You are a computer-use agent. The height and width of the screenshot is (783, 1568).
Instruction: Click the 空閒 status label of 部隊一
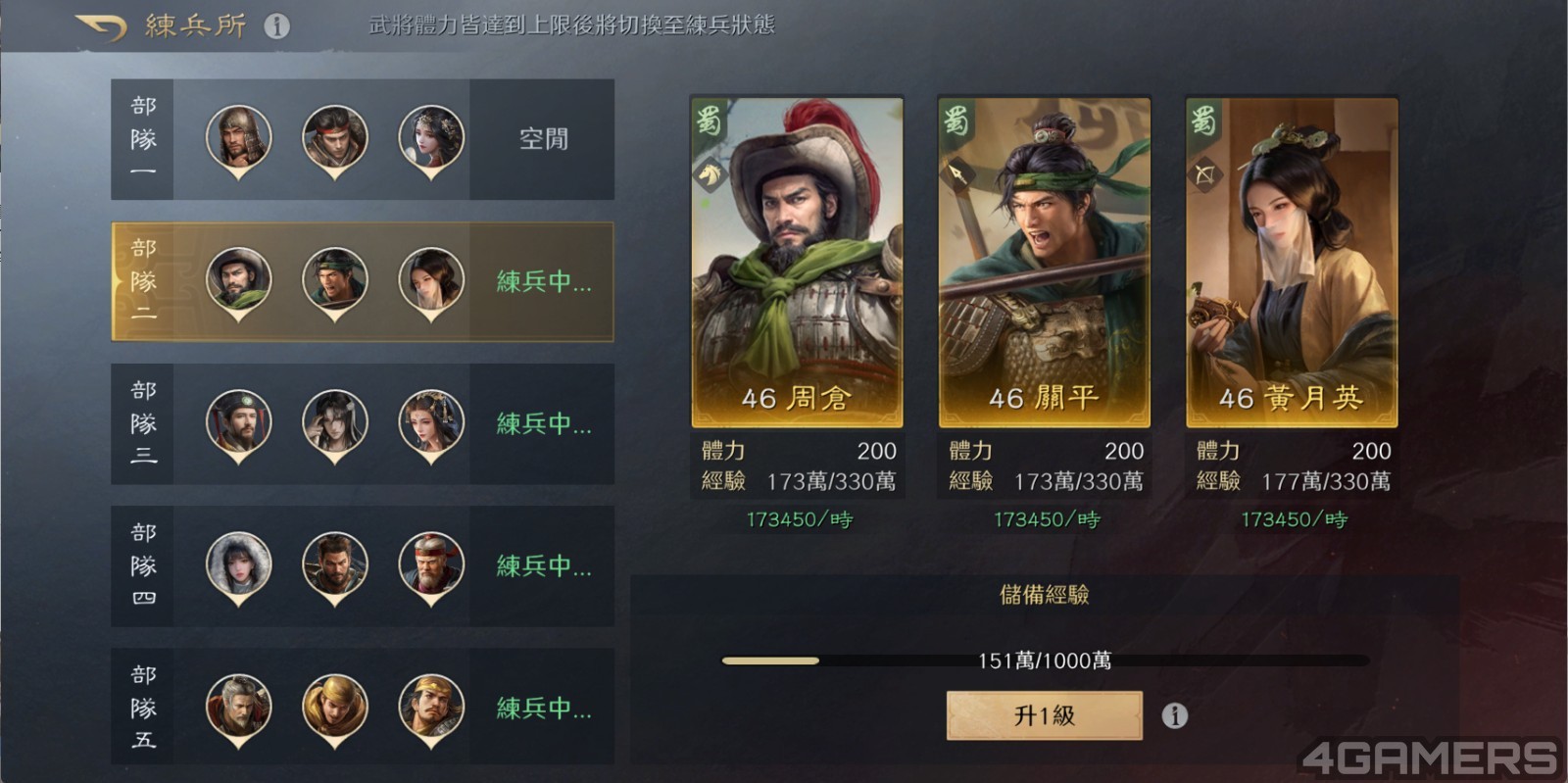pos(545,140)
